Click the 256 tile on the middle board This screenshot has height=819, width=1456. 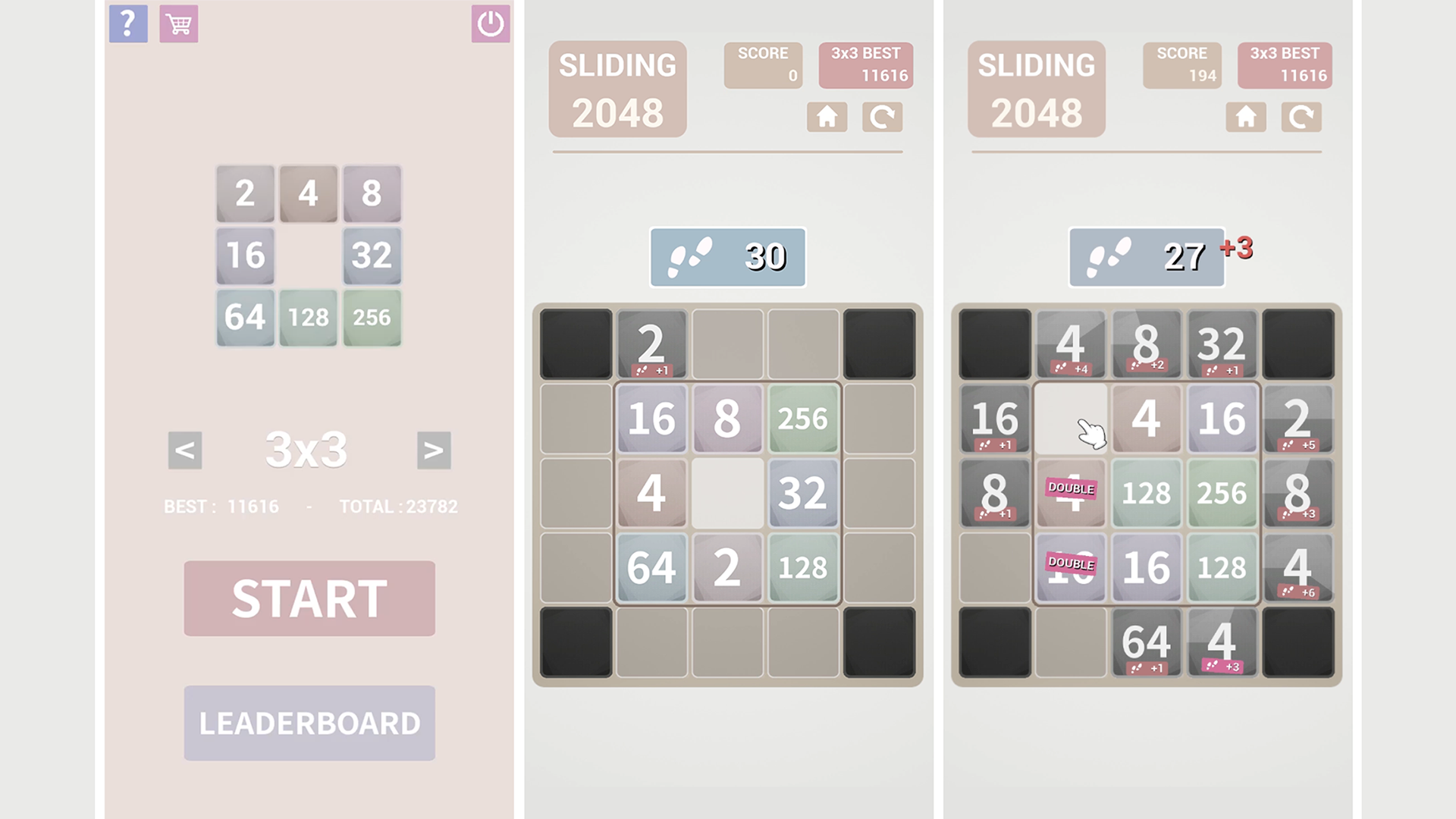802,418
